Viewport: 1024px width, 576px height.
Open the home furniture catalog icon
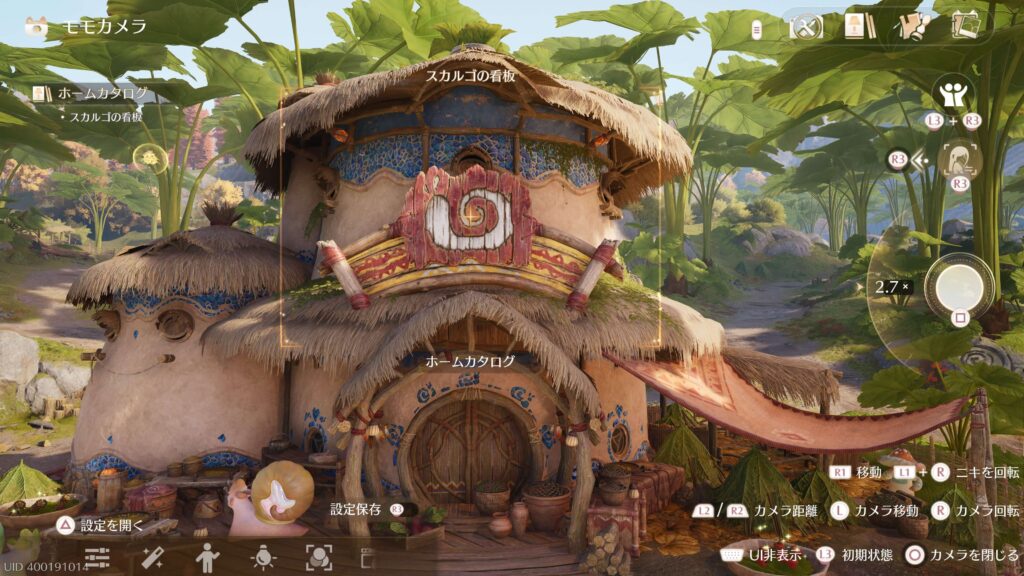click(x=854, y=26)
